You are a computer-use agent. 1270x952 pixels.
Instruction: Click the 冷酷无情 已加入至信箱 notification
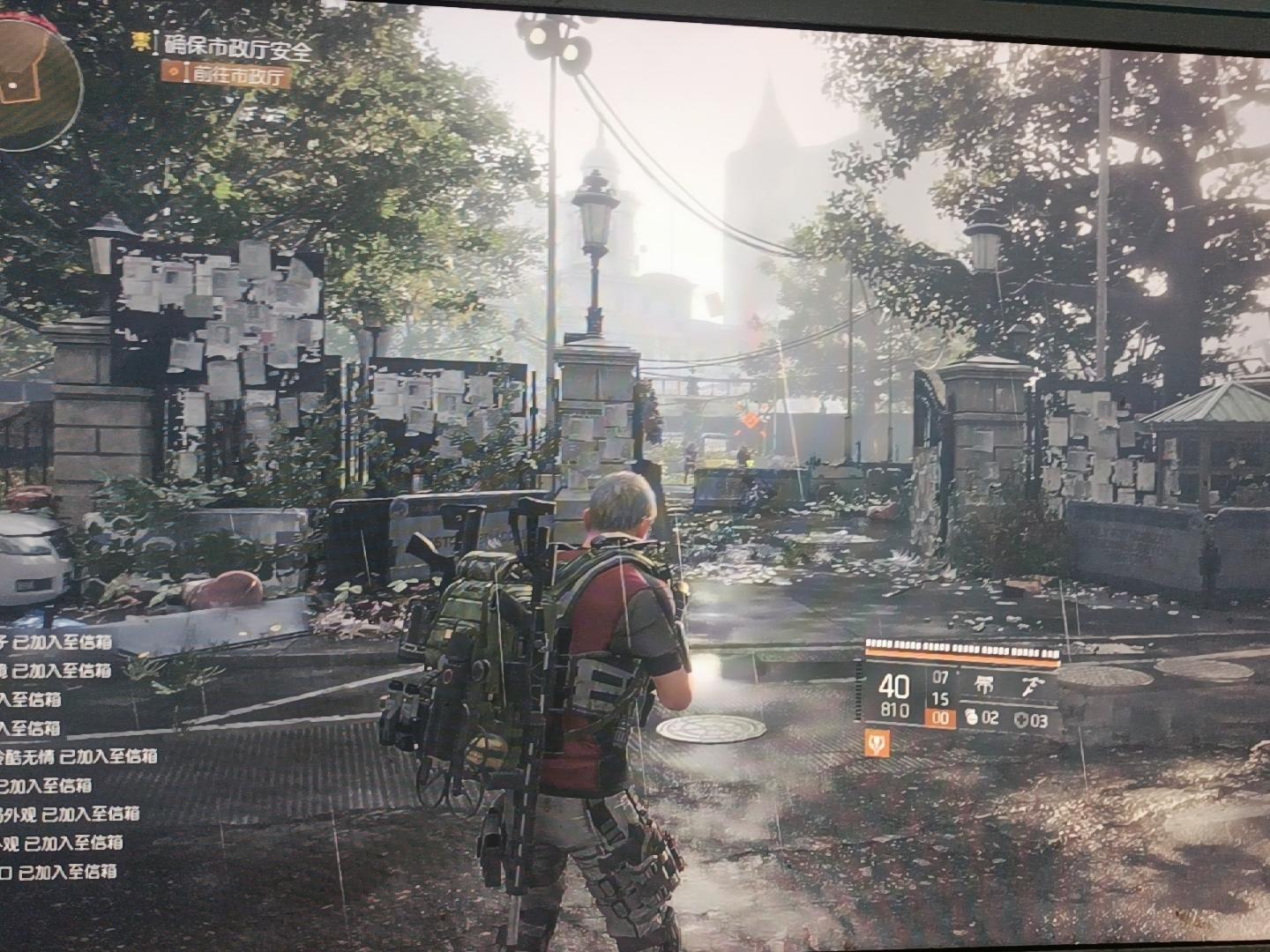[79, 756]
